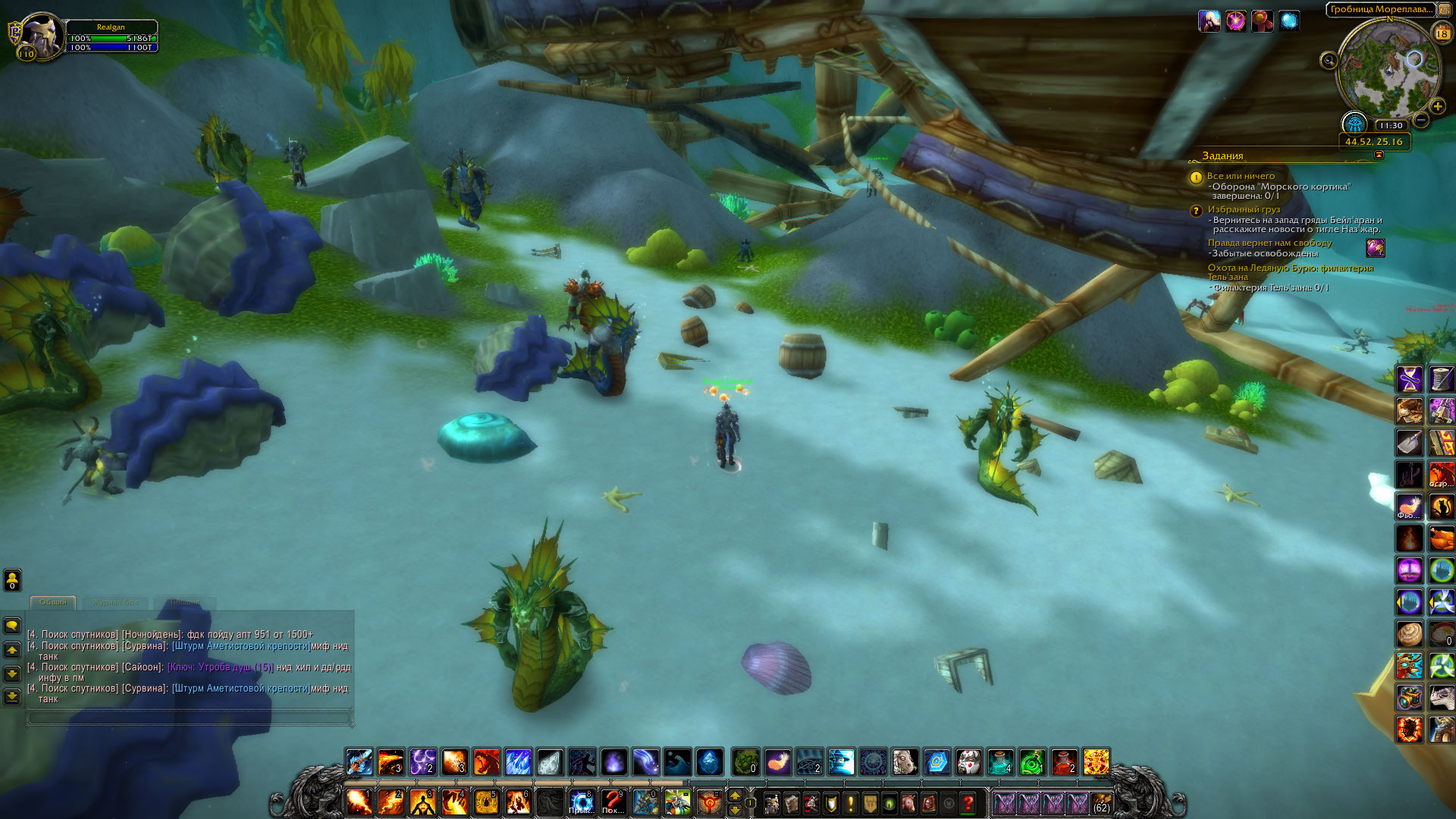
Task: Open the world map via the zone-name button
Action: coord(1380,10)
